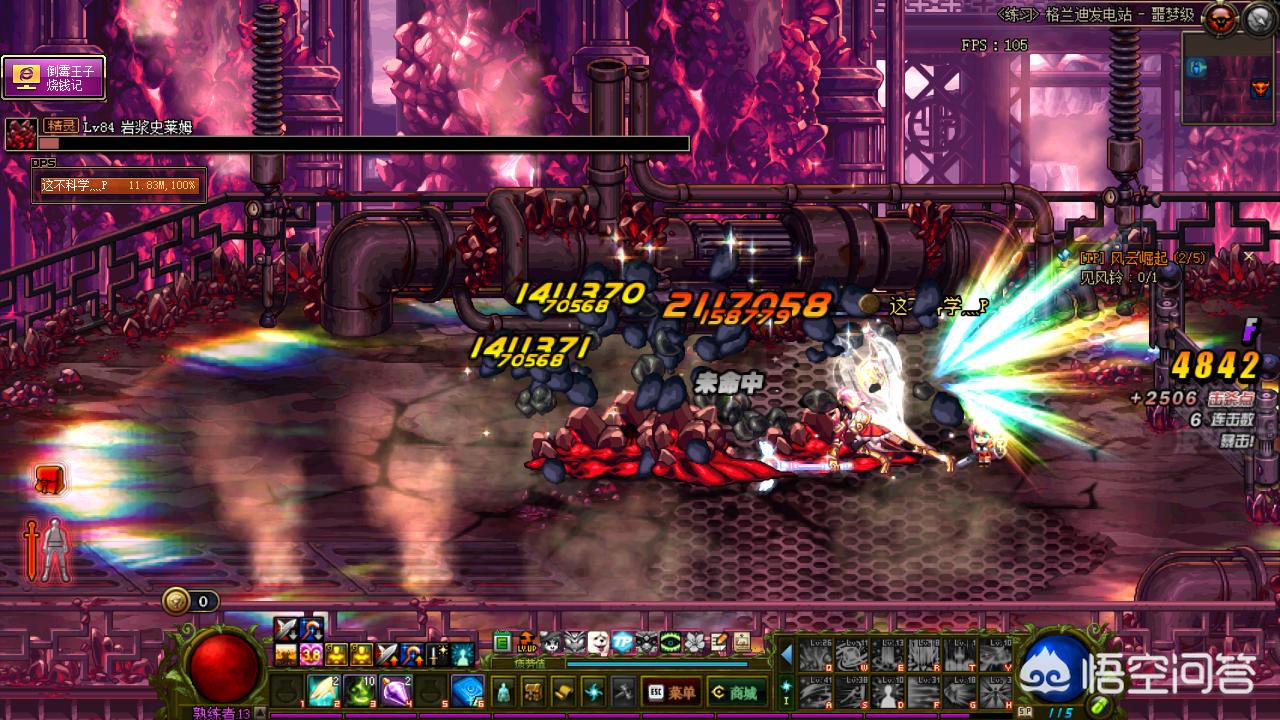Activate the skill bound to H
Viewport: 1280px width, 720px height.
point(995,691)
